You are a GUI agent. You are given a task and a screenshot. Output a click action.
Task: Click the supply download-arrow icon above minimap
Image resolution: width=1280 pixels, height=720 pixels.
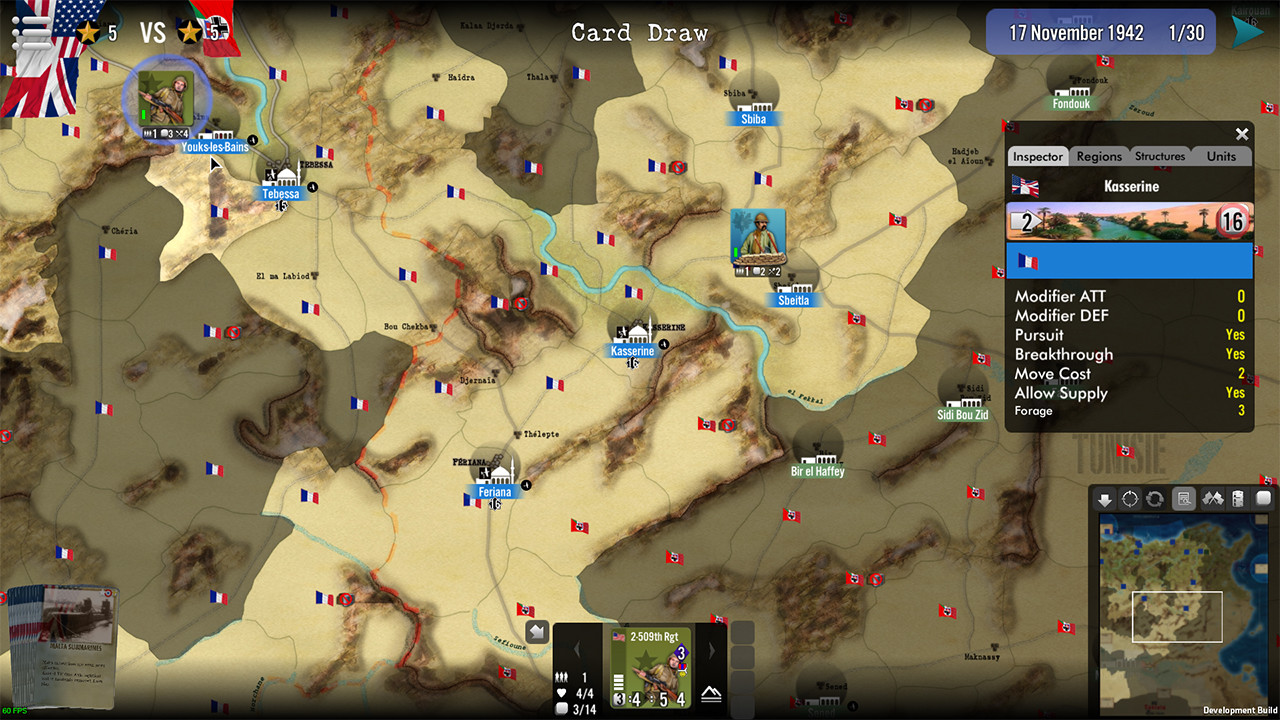coord(1106,498)
